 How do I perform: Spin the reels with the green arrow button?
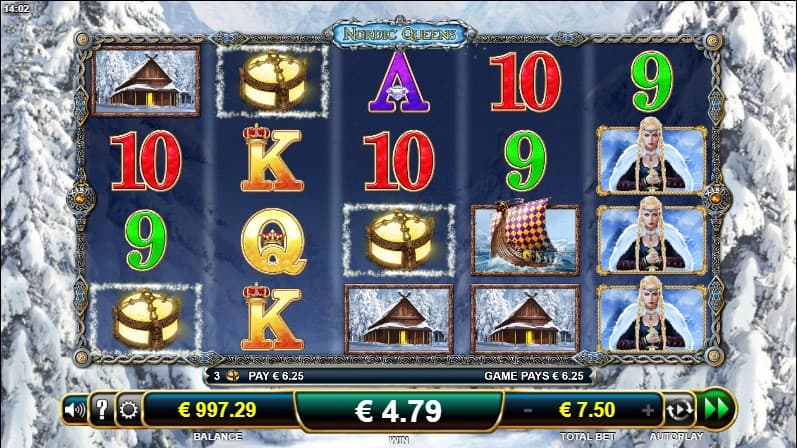(x=716, y=409)
